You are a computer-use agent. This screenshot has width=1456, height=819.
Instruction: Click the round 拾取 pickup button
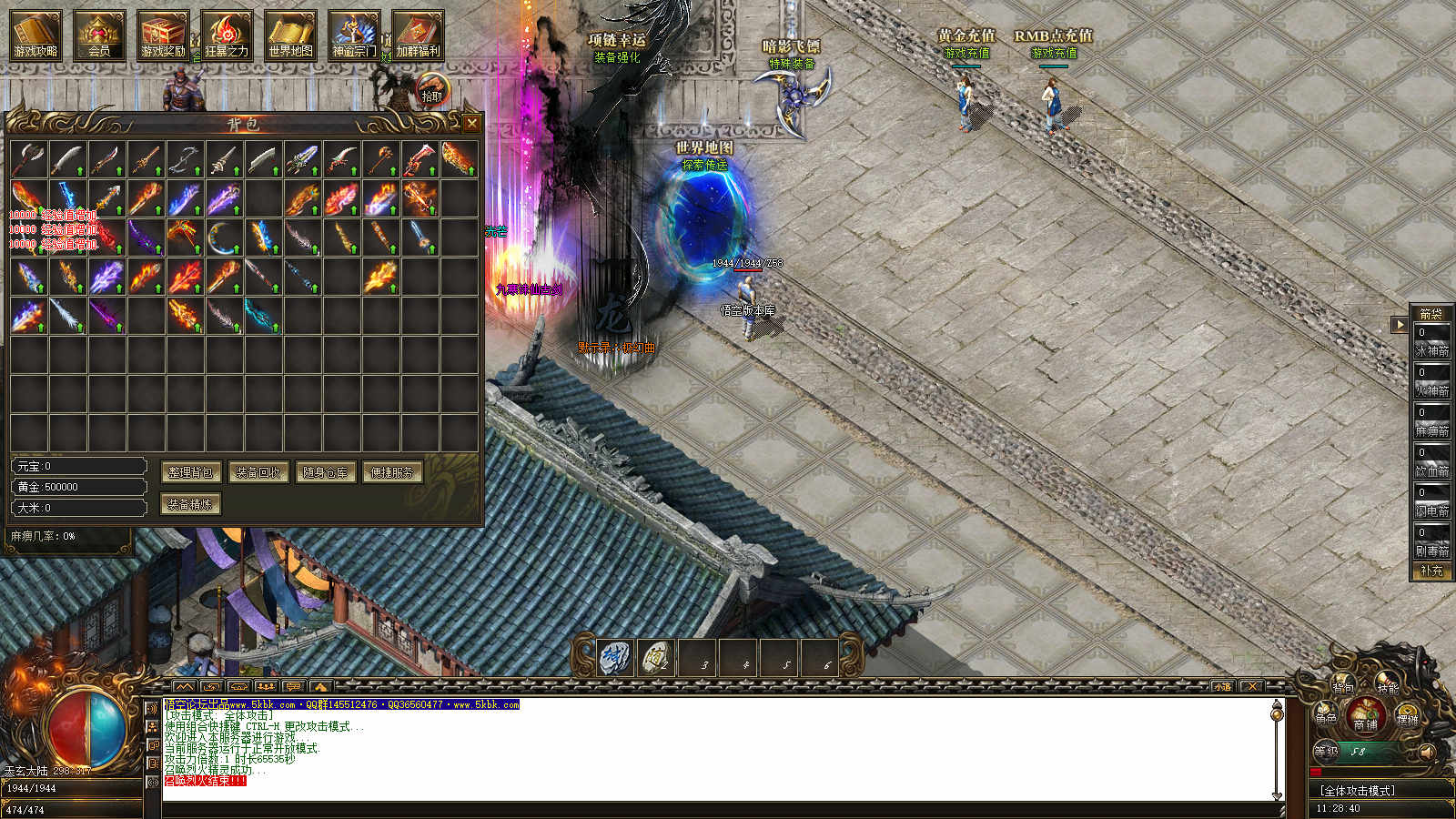point(432,93)
